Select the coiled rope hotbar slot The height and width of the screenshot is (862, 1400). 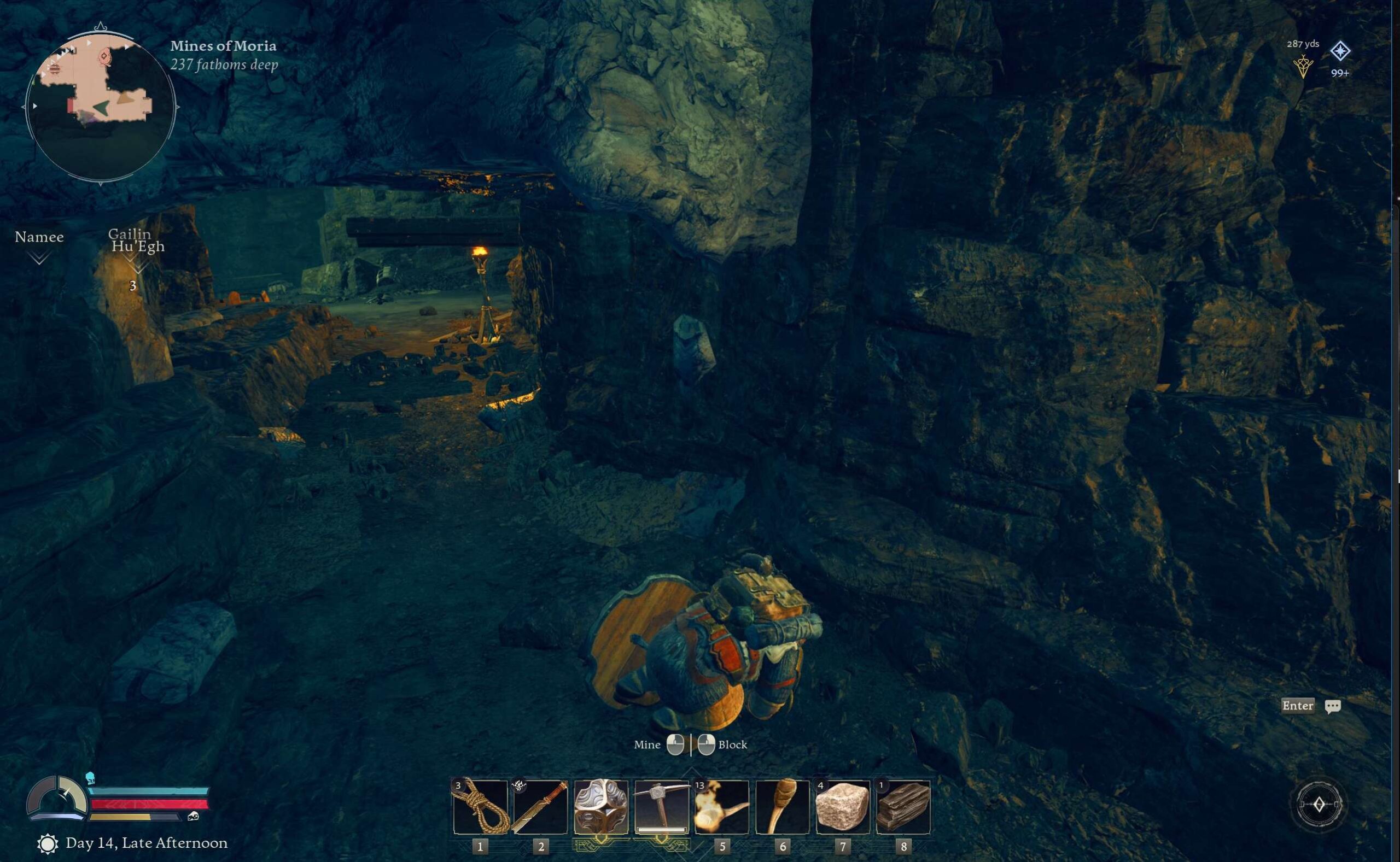480,807
